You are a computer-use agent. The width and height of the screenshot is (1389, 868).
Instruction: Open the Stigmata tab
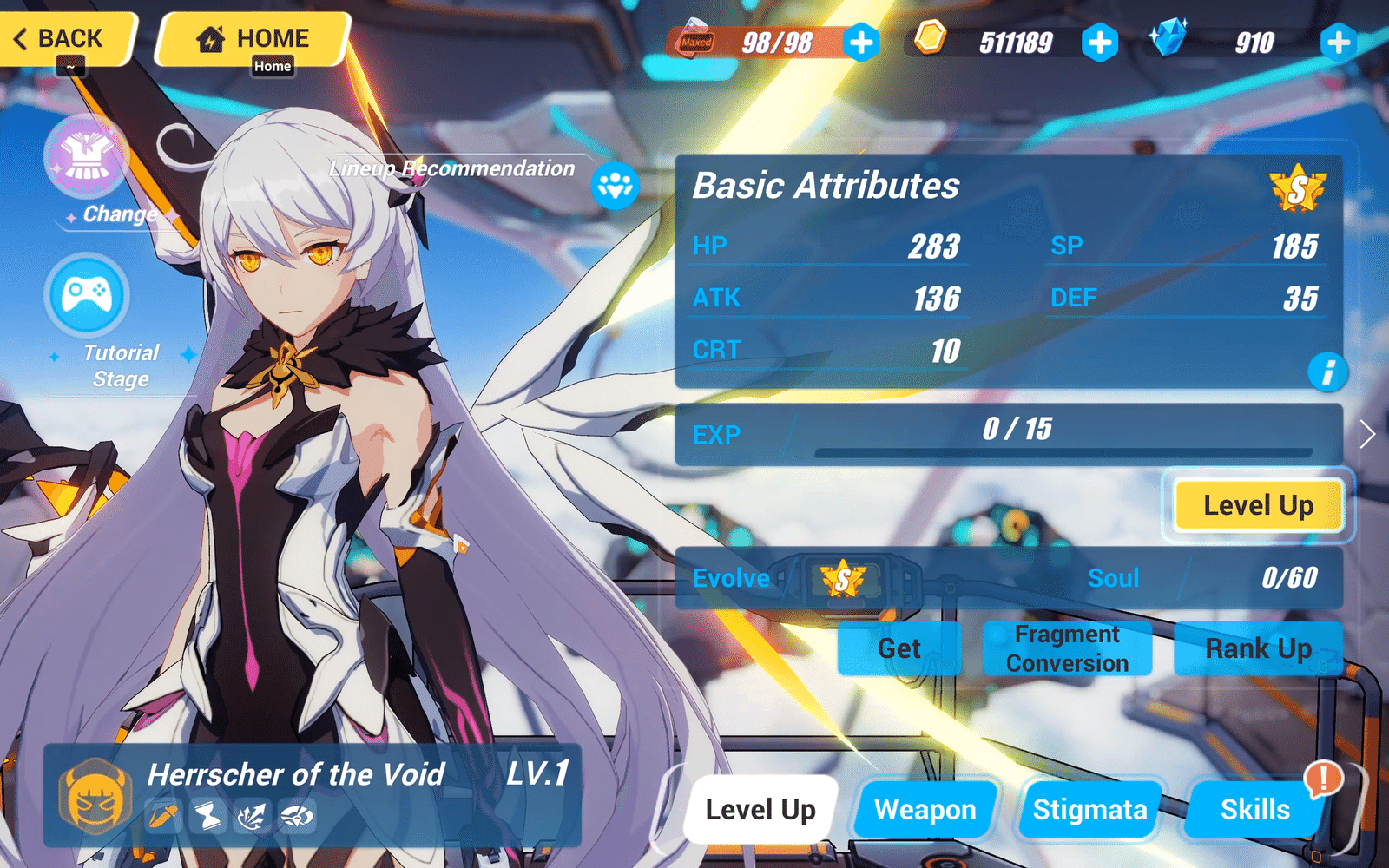tap(1089, 809)
